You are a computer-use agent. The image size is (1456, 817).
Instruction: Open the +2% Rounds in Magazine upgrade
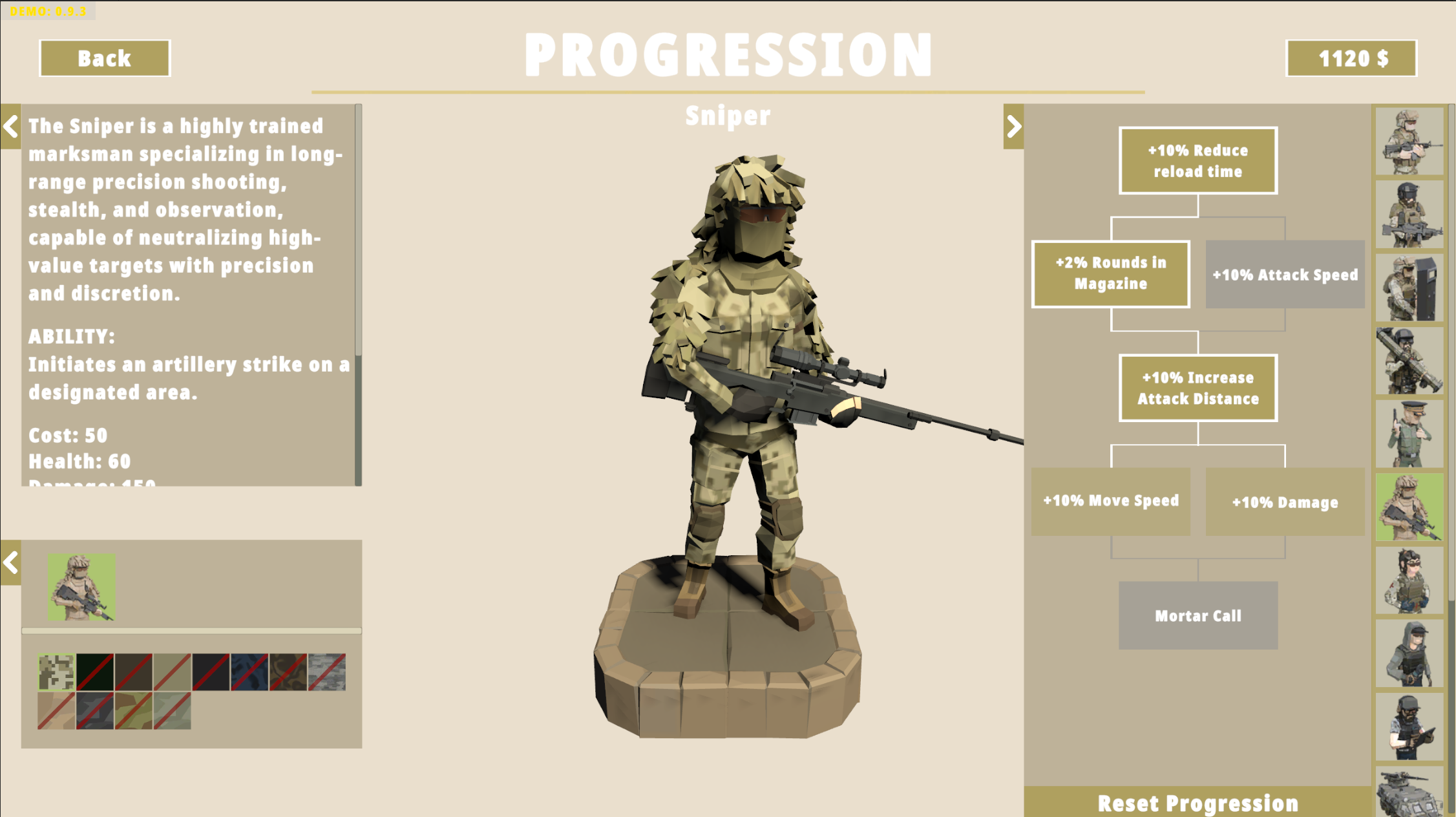1110,274
